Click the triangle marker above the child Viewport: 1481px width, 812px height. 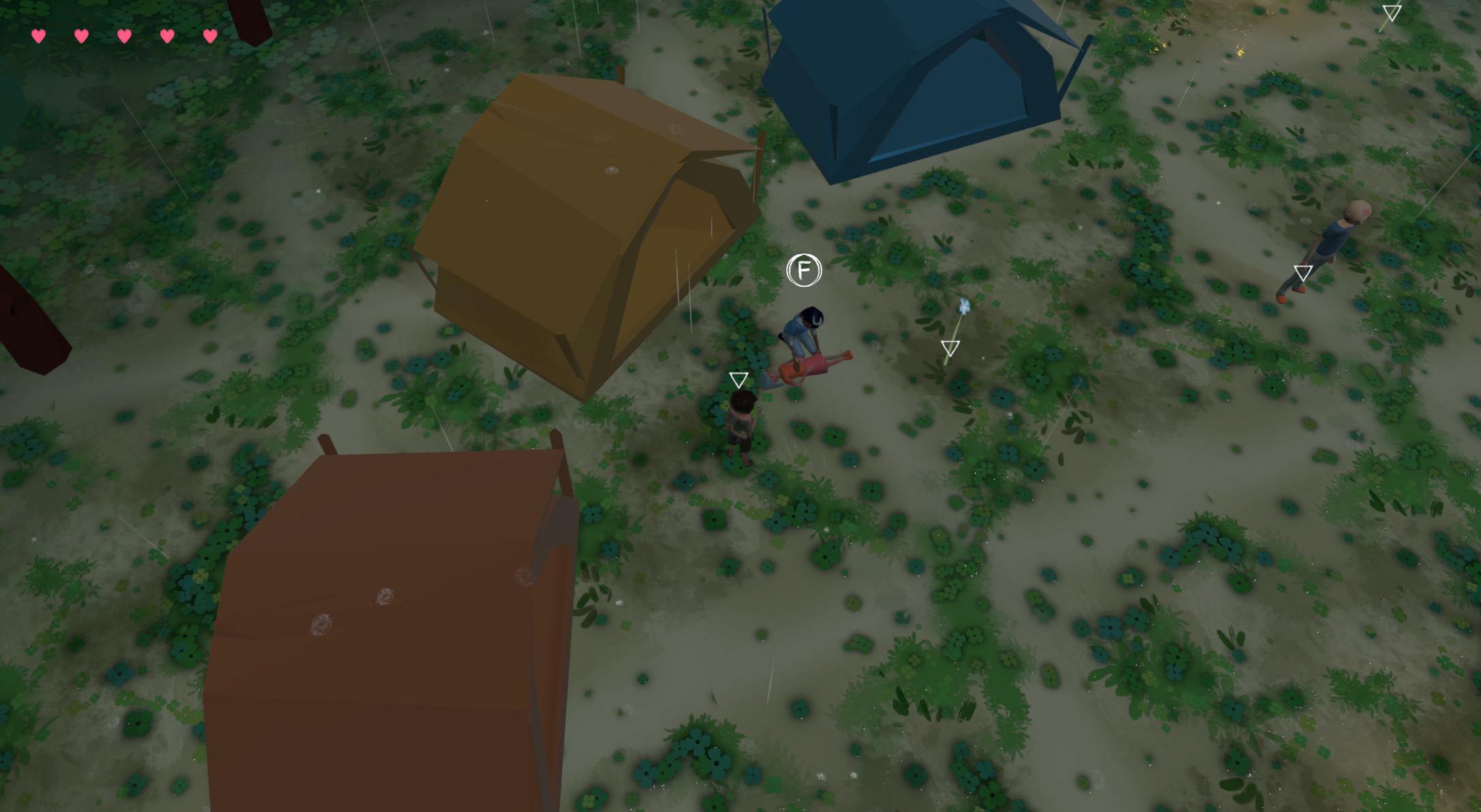coord(739,379)
